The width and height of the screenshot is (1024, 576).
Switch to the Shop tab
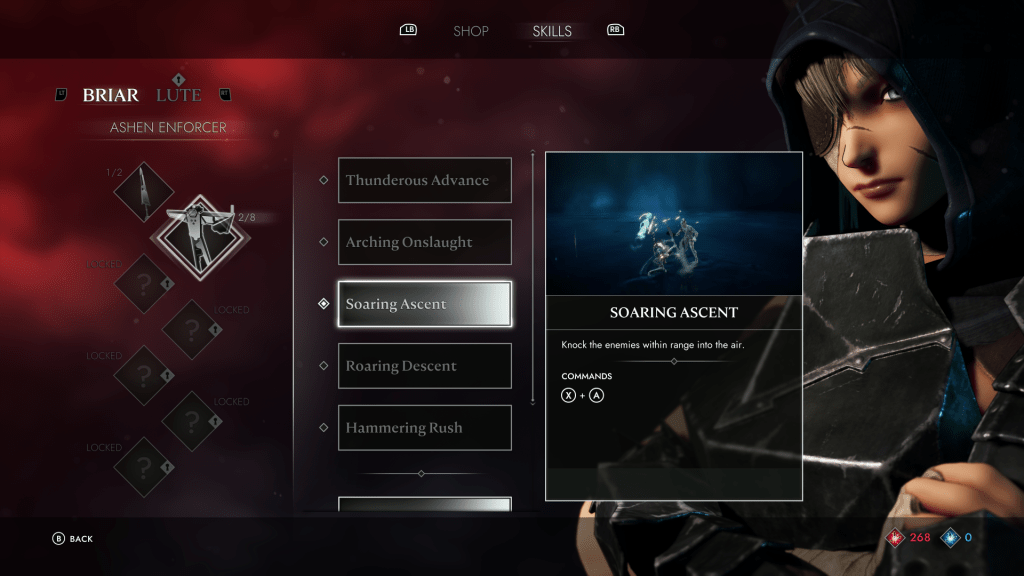(470, 31)
